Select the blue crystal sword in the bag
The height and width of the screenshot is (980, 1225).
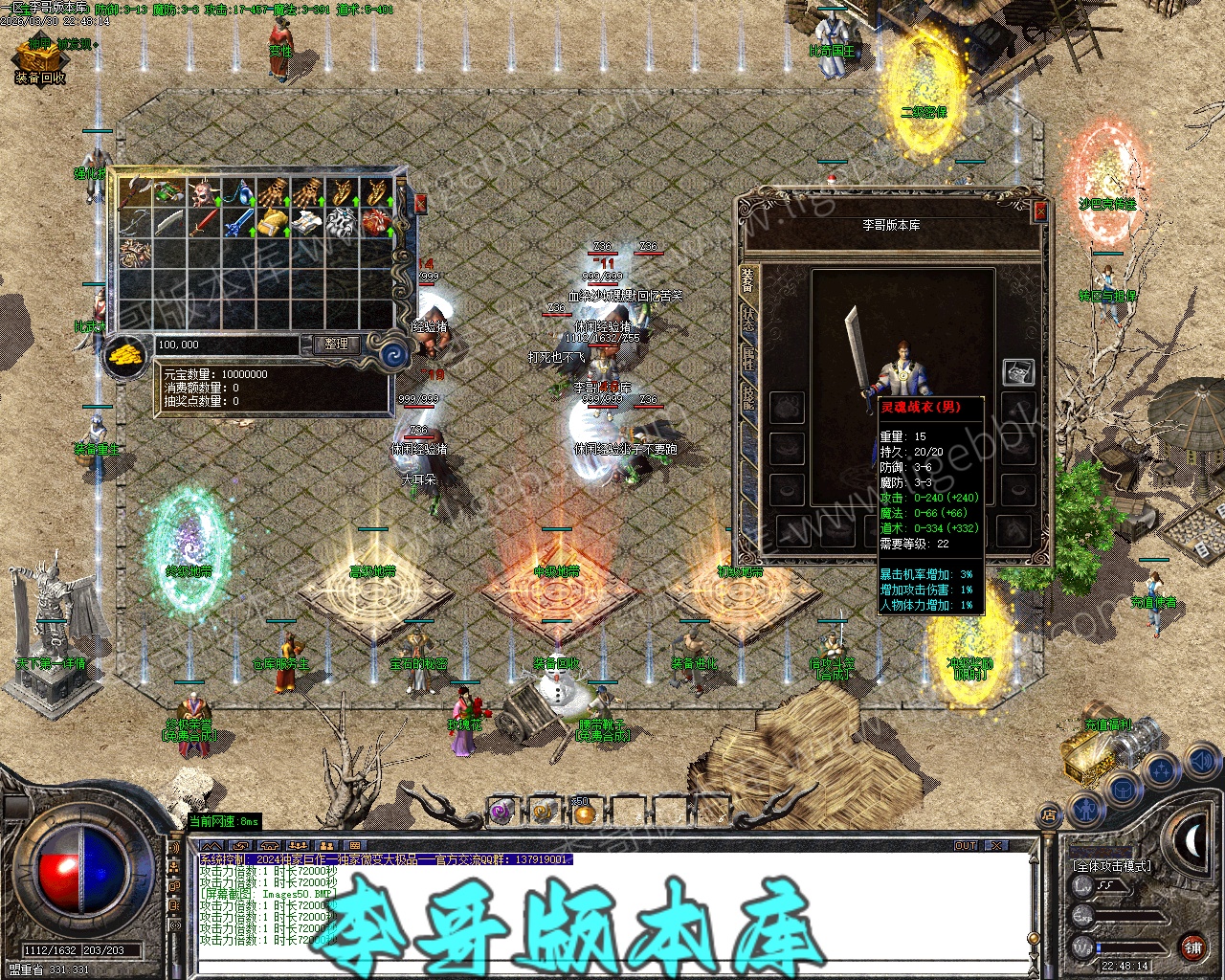(x=238, y=224)
